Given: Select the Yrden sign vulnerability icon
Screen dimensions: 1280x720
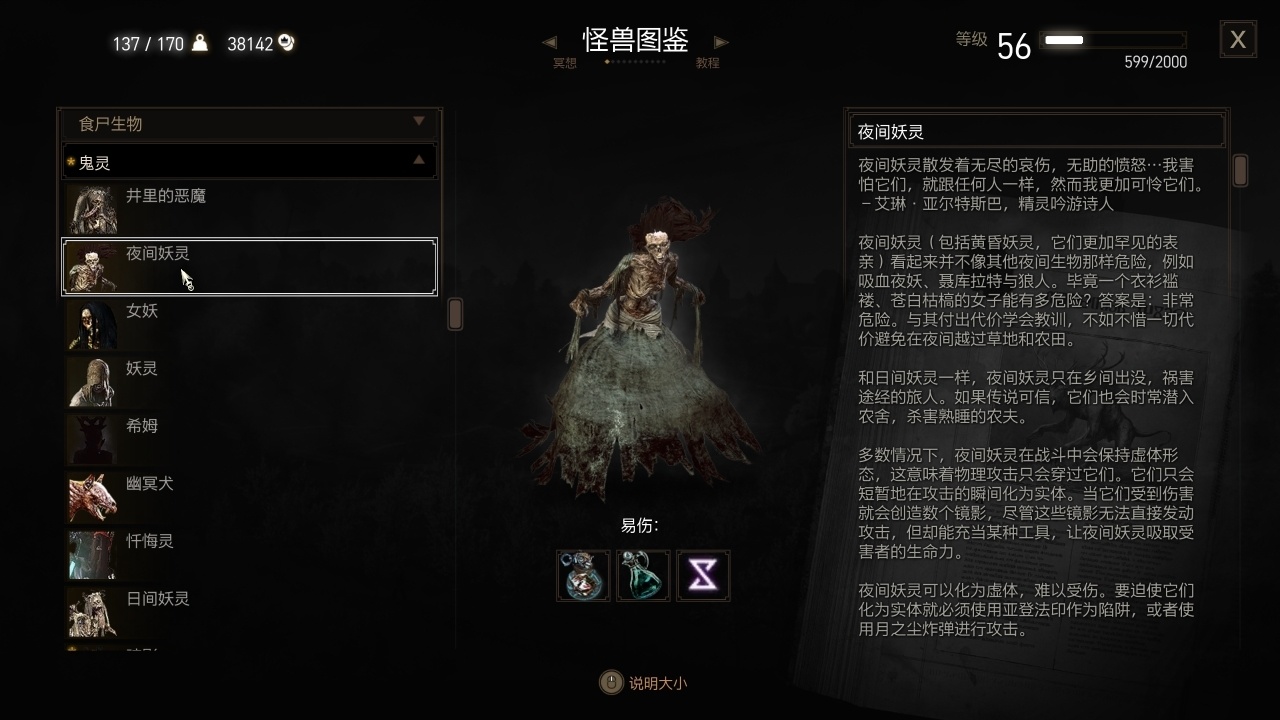Looking at the screenshot, I should tap(703, 575).
